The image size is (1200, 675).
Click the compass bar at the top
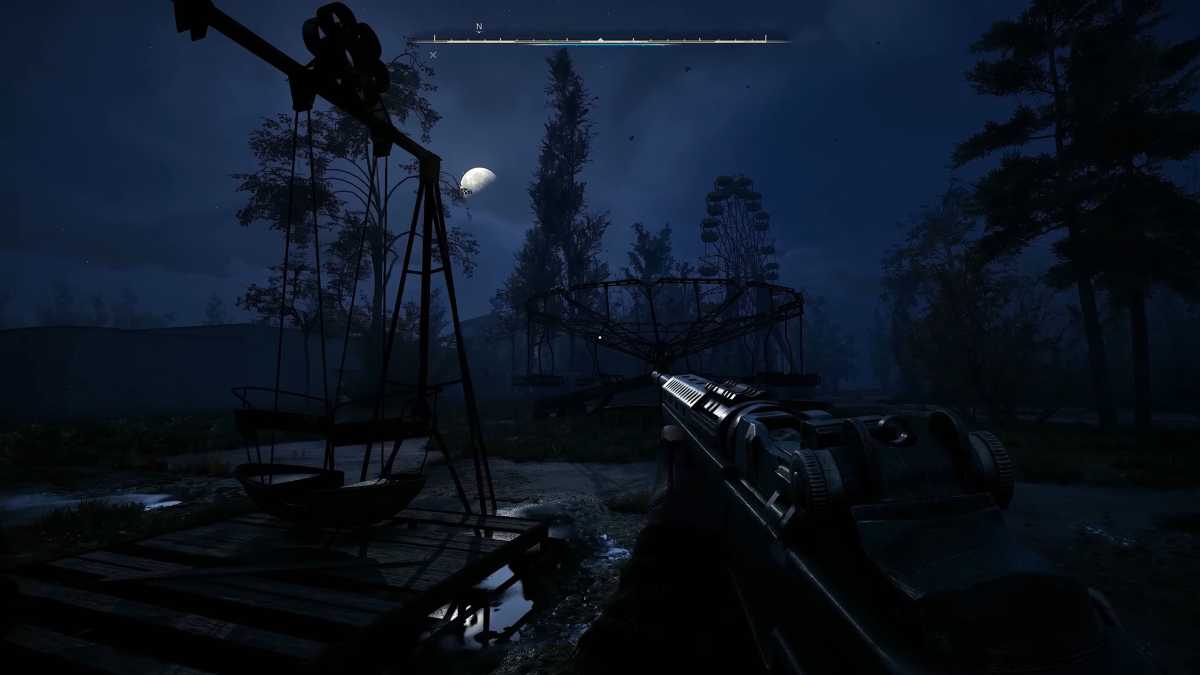600,40
